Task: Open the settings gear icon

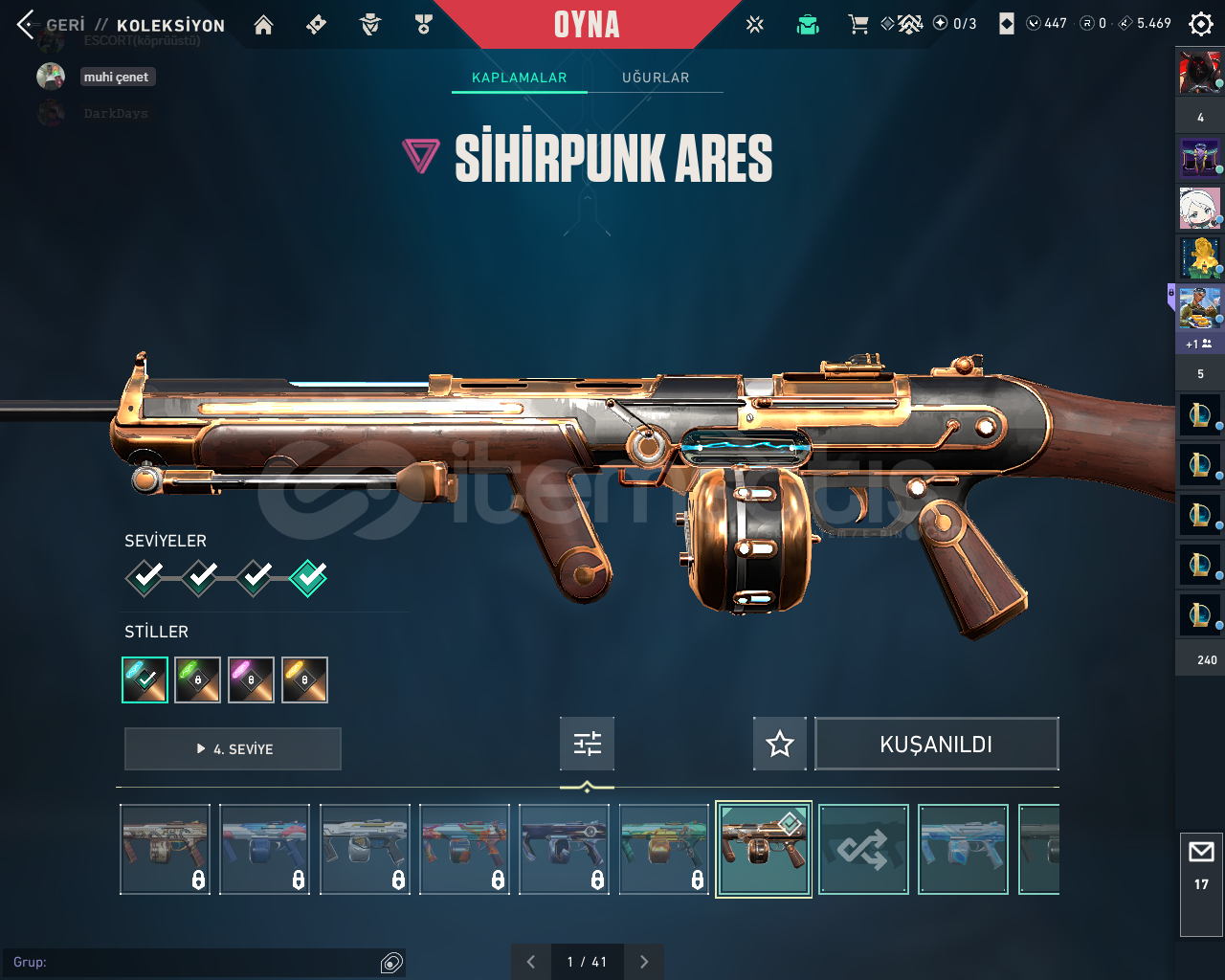Action: 1200,24
